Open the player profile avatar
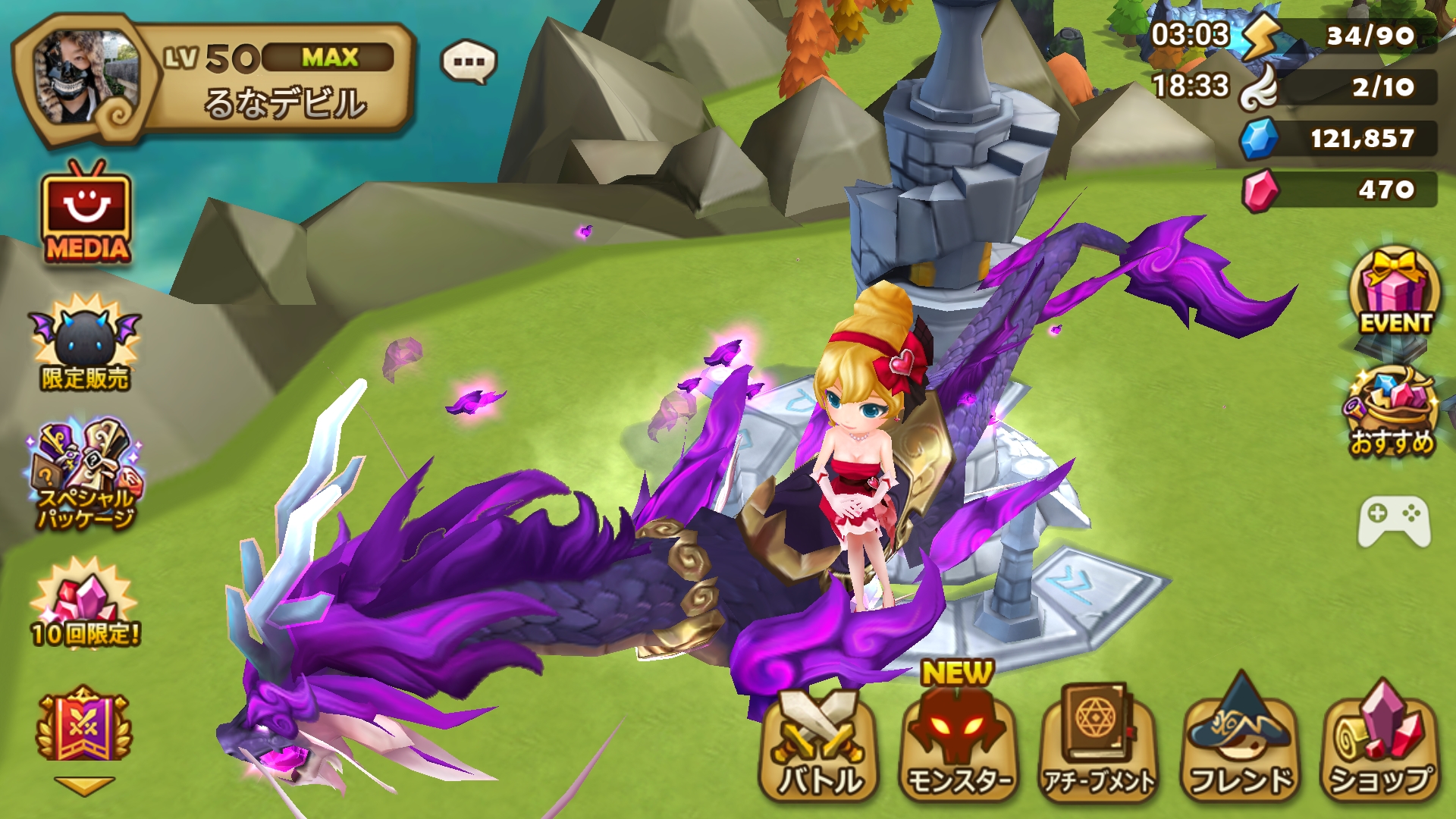Image resolution: width=1456 pixels, height=819 pixels. click(85, 77)
